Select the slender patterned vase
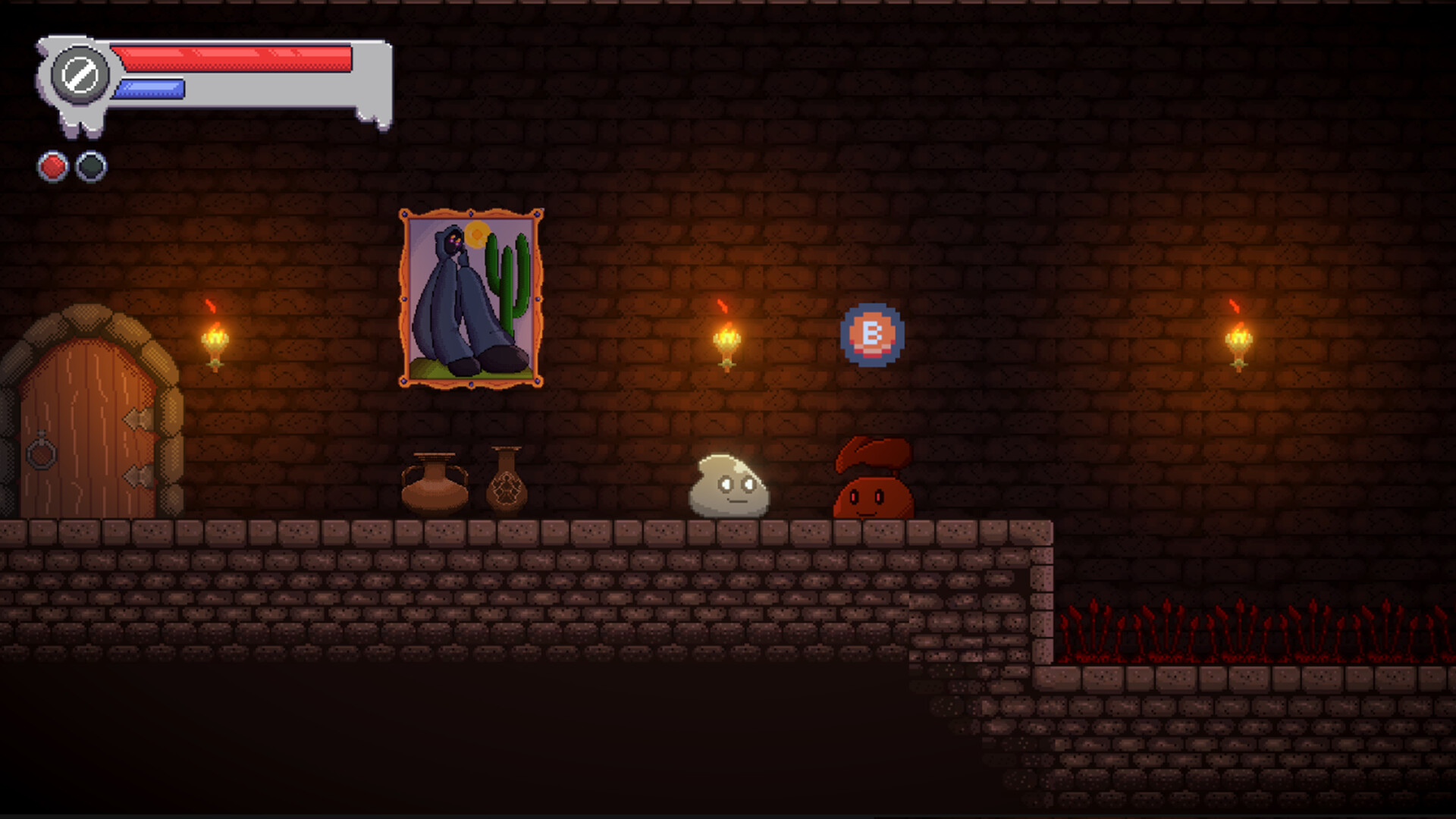The width and height of the screenshot is (1456, 819). point(507,485)
